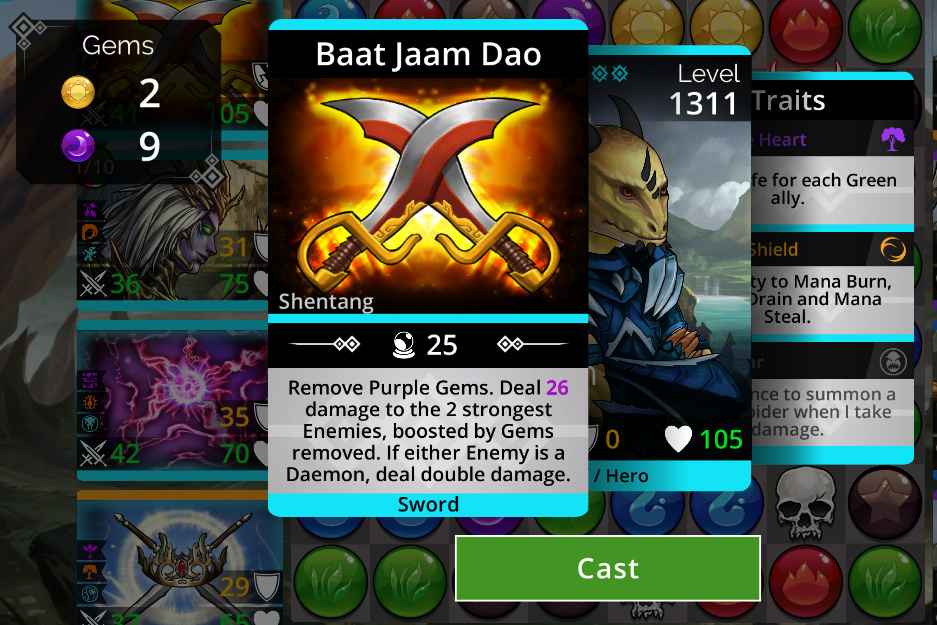Select the hero card showing Level 1311
Image resolution: width=937 pixels, height=625 pixels.
click(670, 270)
